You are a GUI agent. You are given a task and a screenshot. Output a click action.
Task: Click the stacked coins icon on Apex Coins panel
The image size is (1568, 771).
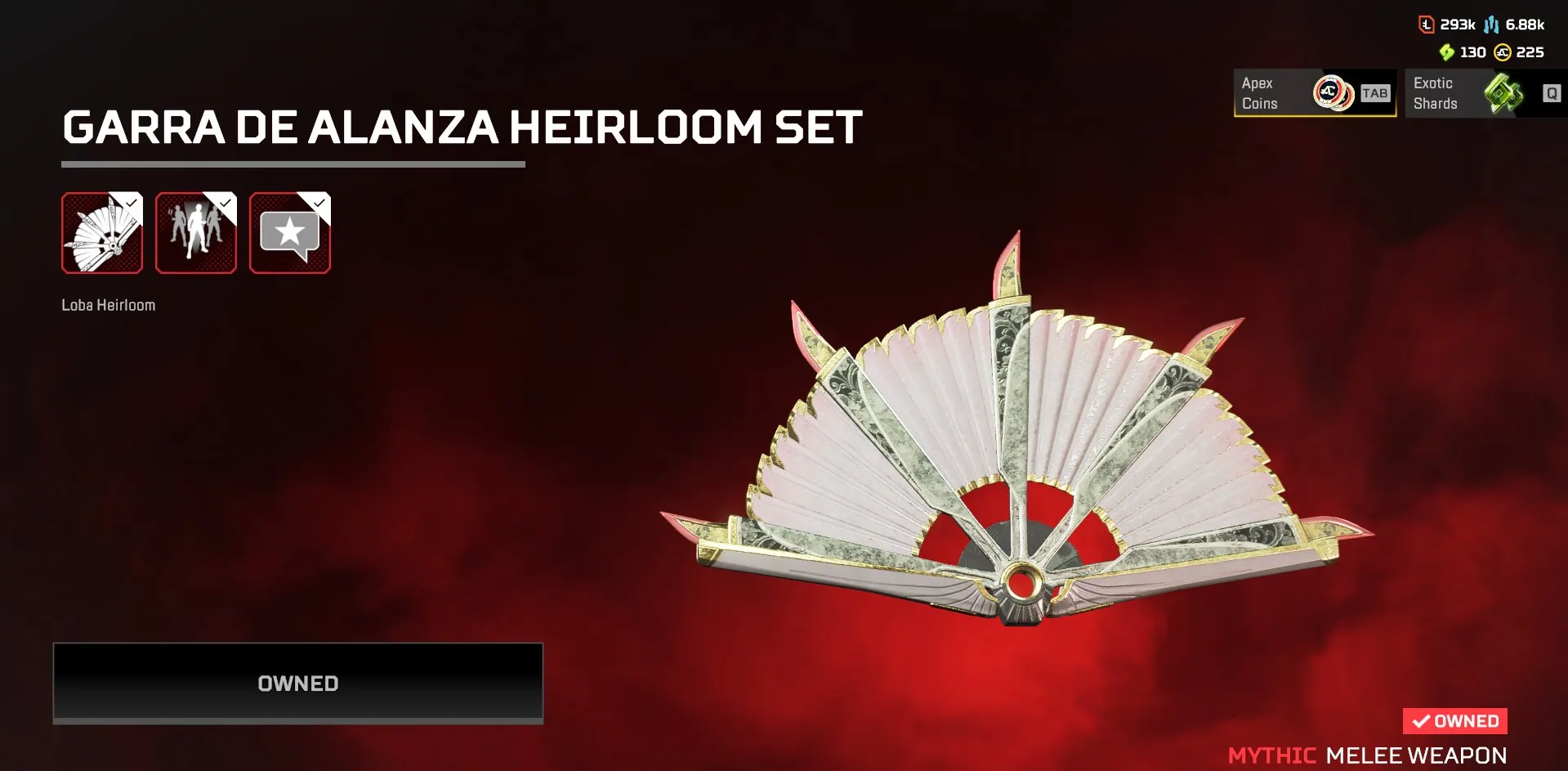tap(1333, 92)
